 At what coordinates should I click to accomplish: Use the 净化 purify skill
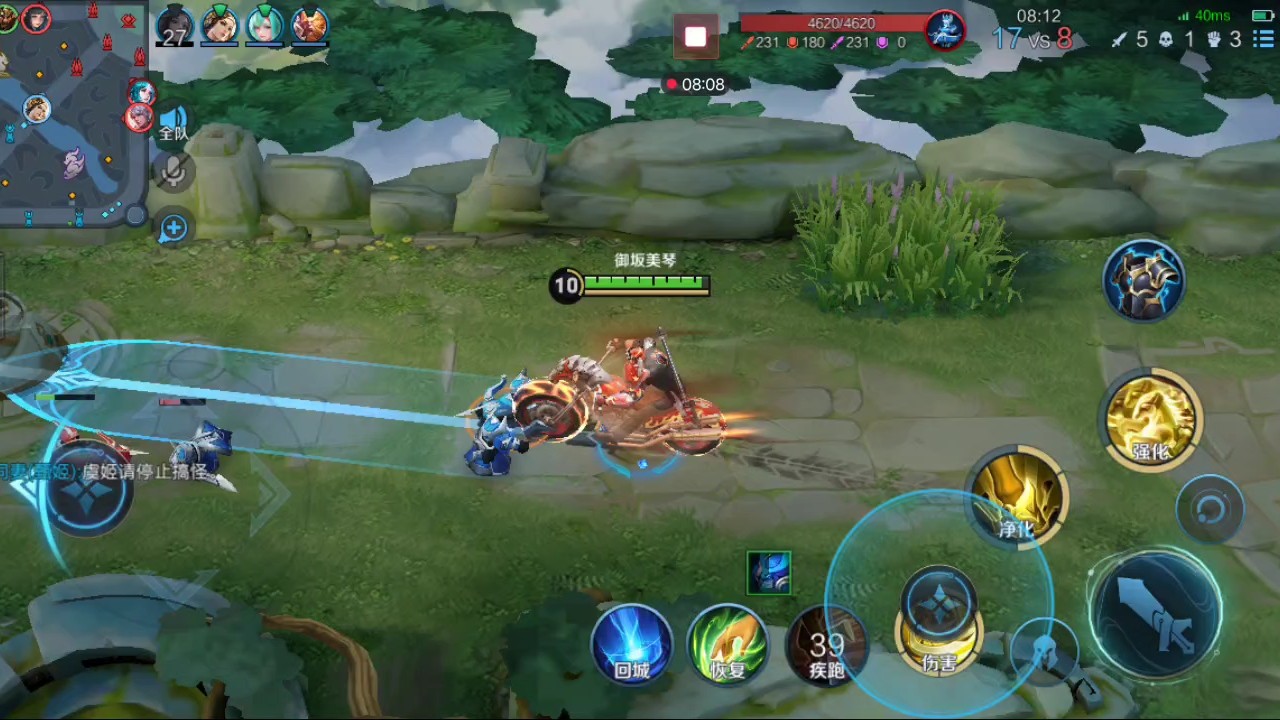(x=1017, y=497)
